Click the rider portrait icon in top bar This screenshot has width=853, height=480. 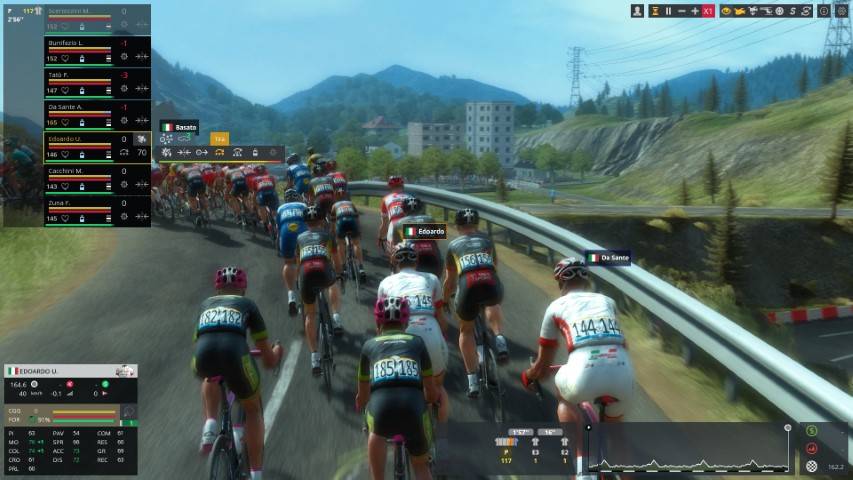click(637, 11)
